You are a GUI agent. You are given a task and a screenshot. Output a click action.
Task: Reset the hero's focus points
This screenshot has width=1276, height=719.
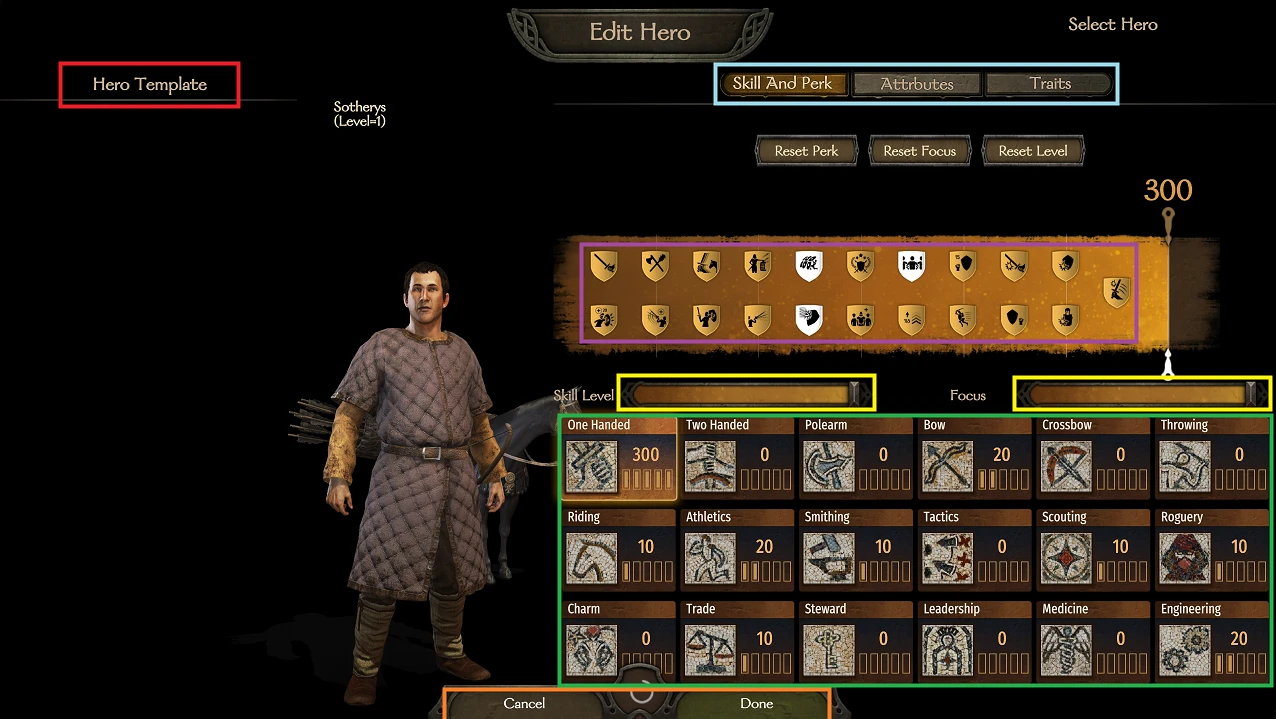click(x=919, y=151)
